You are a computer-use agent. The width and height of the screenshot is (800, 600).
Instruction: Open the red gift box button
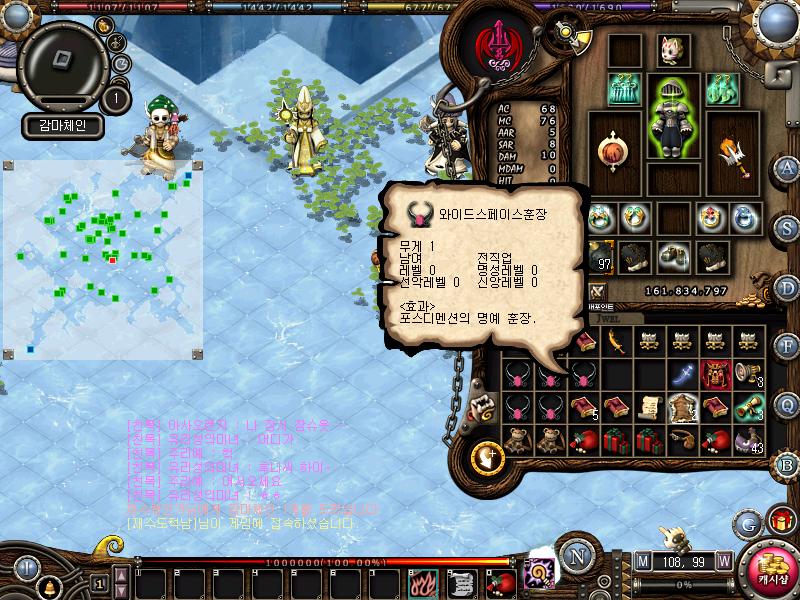point(780,520)
